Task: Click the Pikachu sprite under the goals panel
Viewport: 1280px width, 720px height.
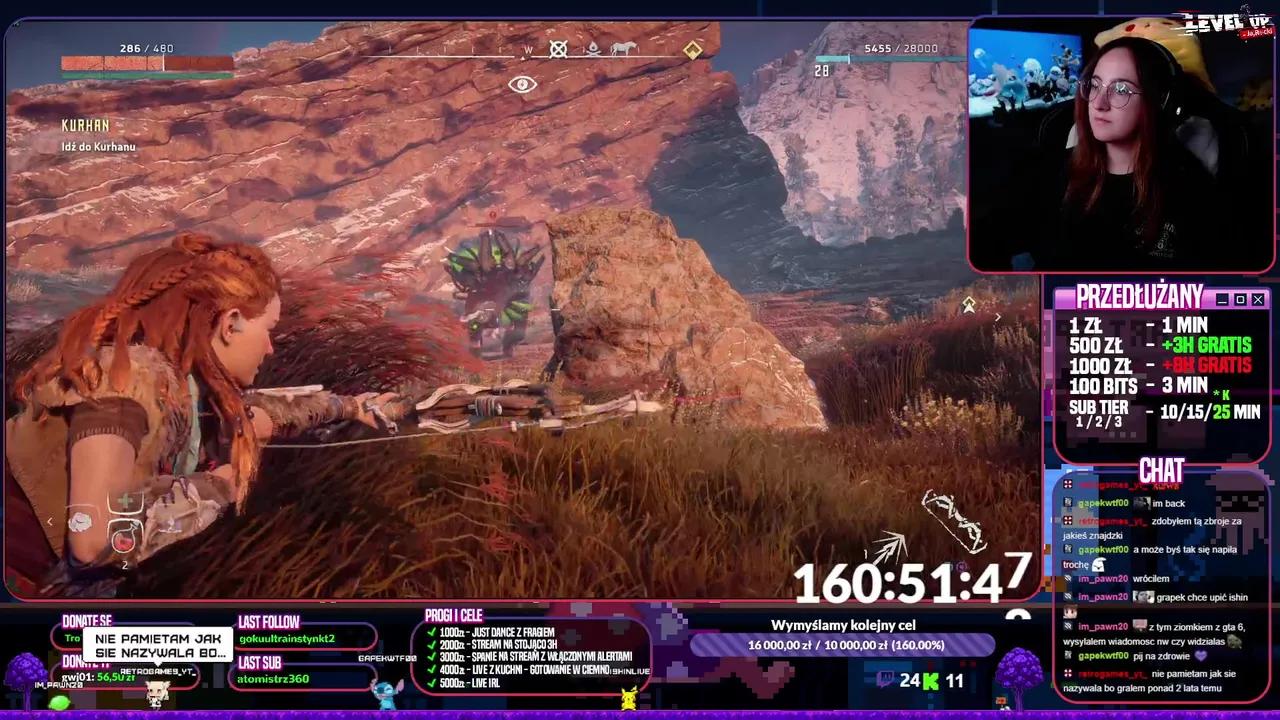Action: click(630, 700)
